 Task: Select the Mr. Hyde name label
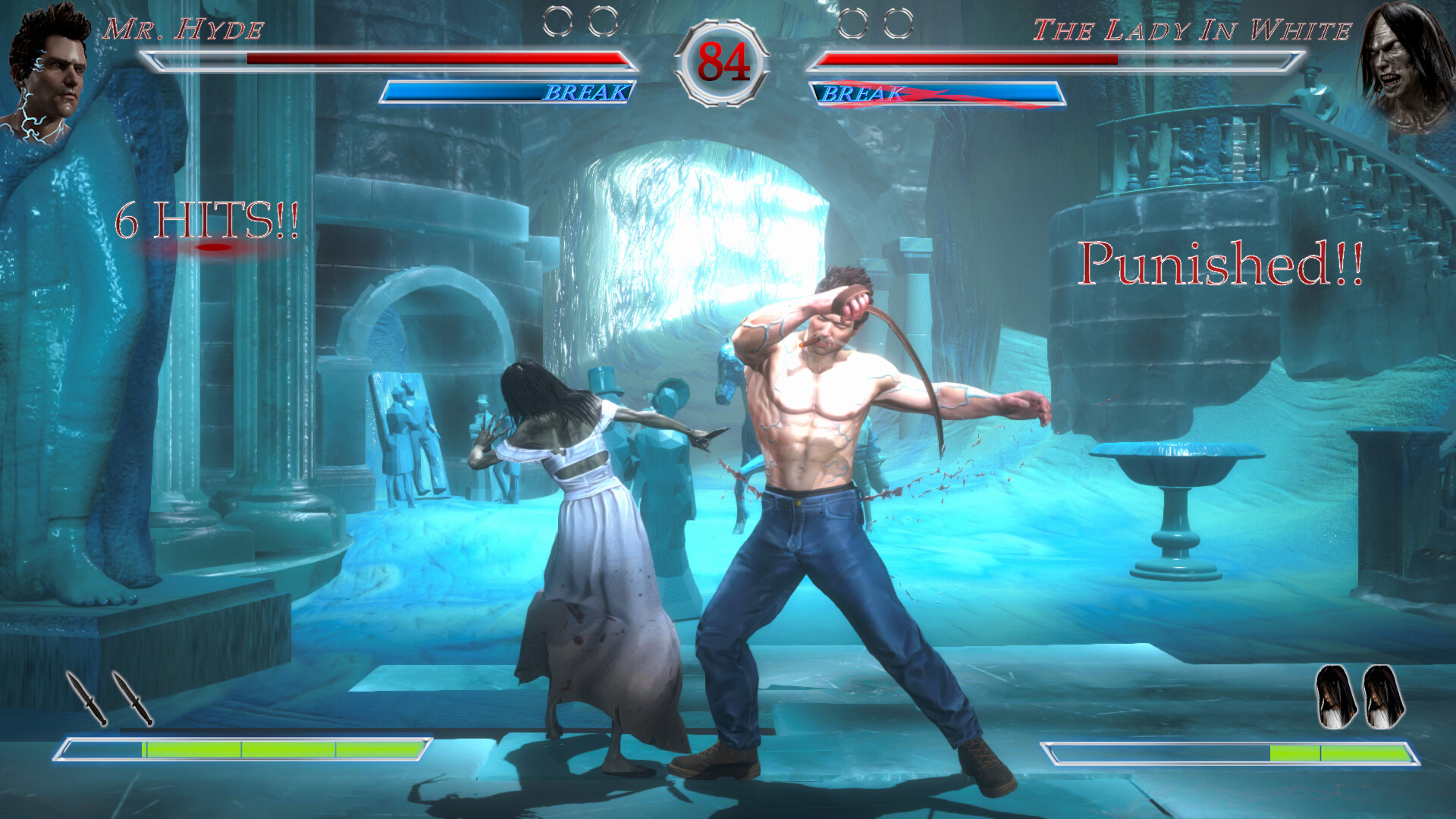point(184,30)
